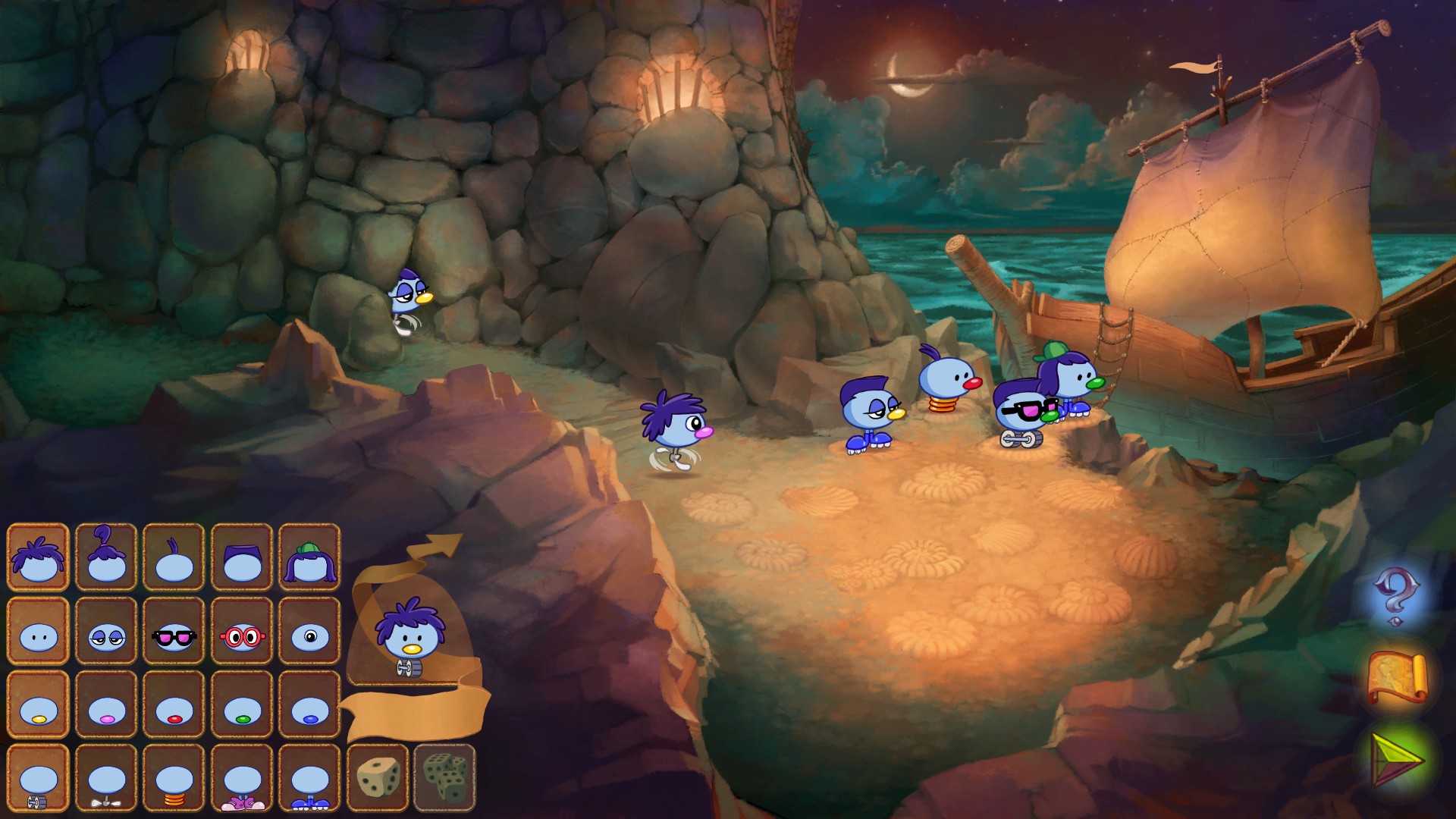Pick the single spike hair style
The width and height of the screenshot is (1456, 819).
click(x=174, y=557)
